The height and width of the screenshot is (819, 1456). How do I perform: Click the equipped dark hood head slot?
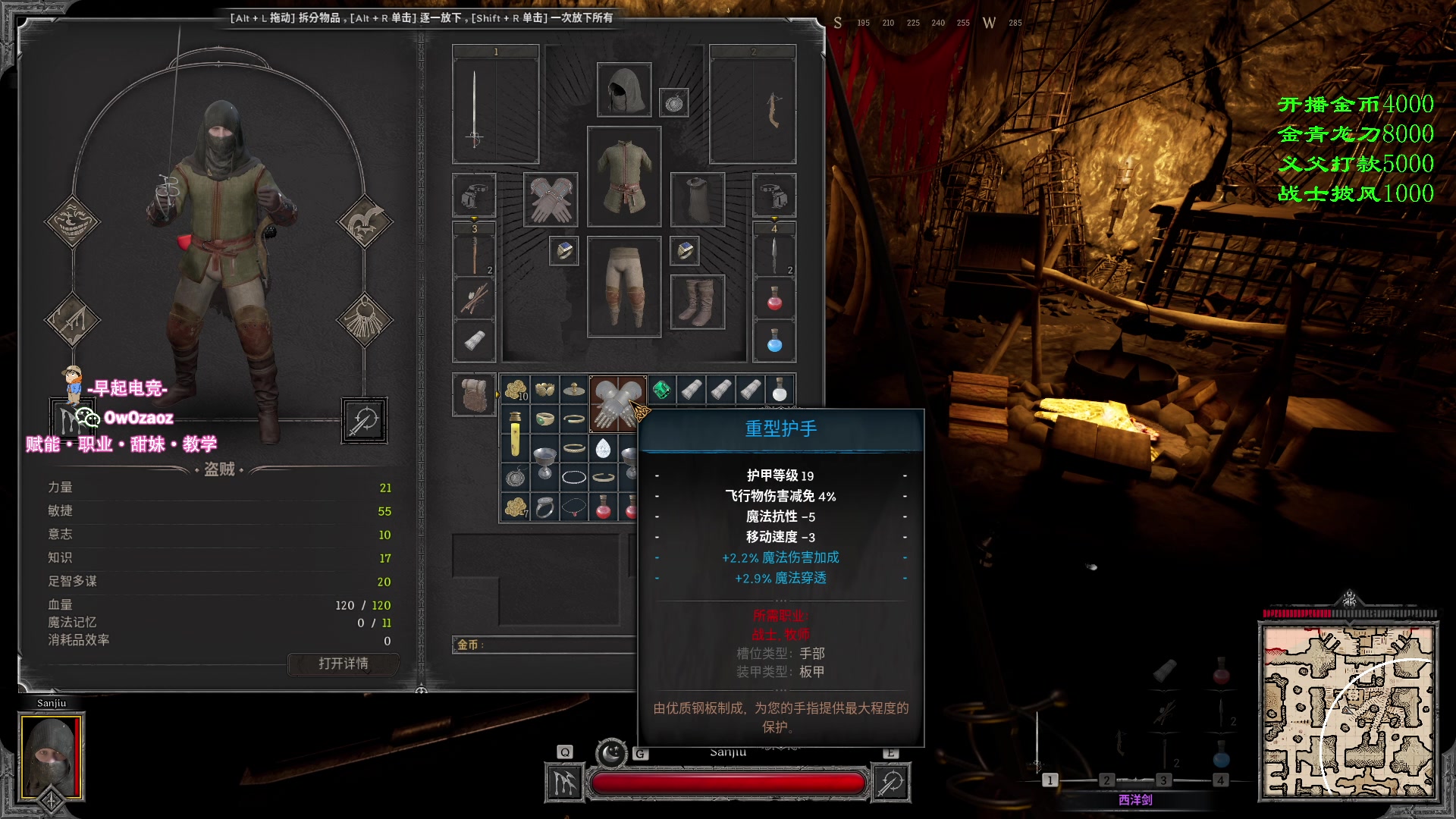pyautogui.click(x=623, y=90)
